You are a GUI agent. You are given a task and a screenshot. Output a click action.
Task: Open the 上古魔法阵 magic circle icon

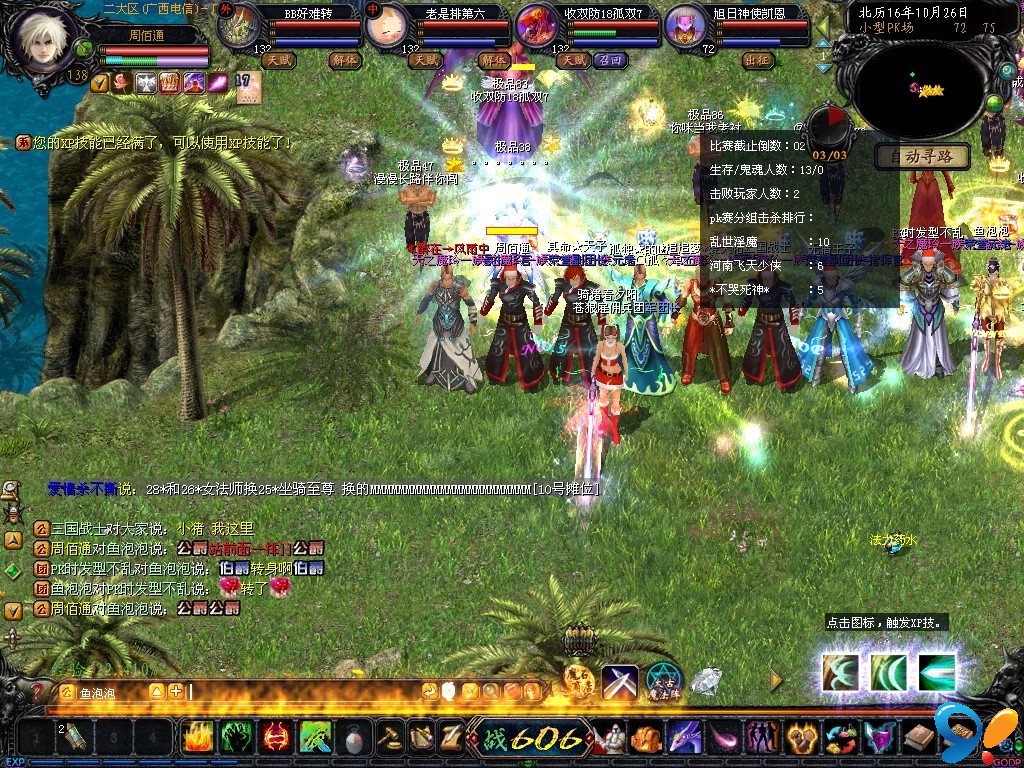pyautogui.click(x=663, y=681)
